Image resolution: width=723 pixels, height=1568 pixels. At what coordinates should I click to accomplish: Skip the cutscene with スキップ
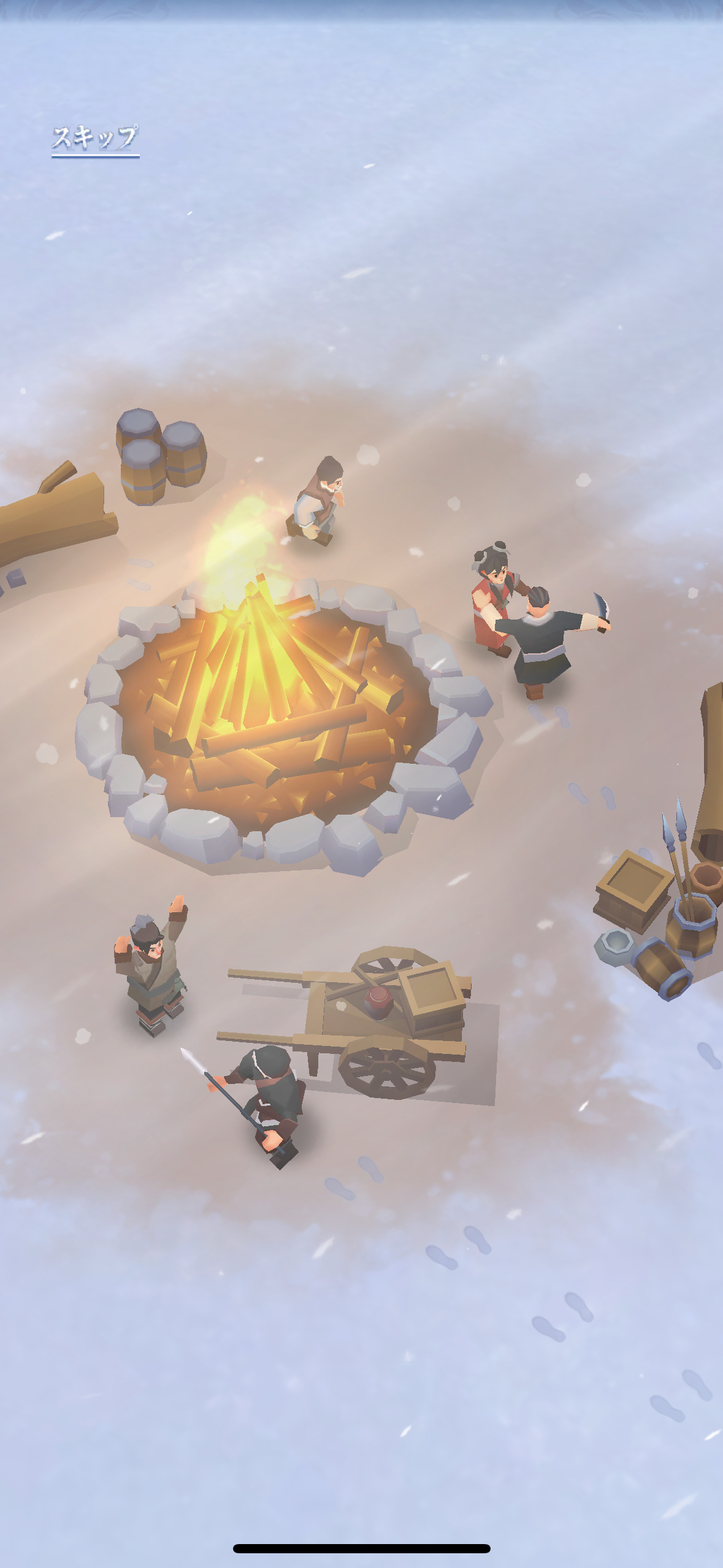[x=95, y=139]
